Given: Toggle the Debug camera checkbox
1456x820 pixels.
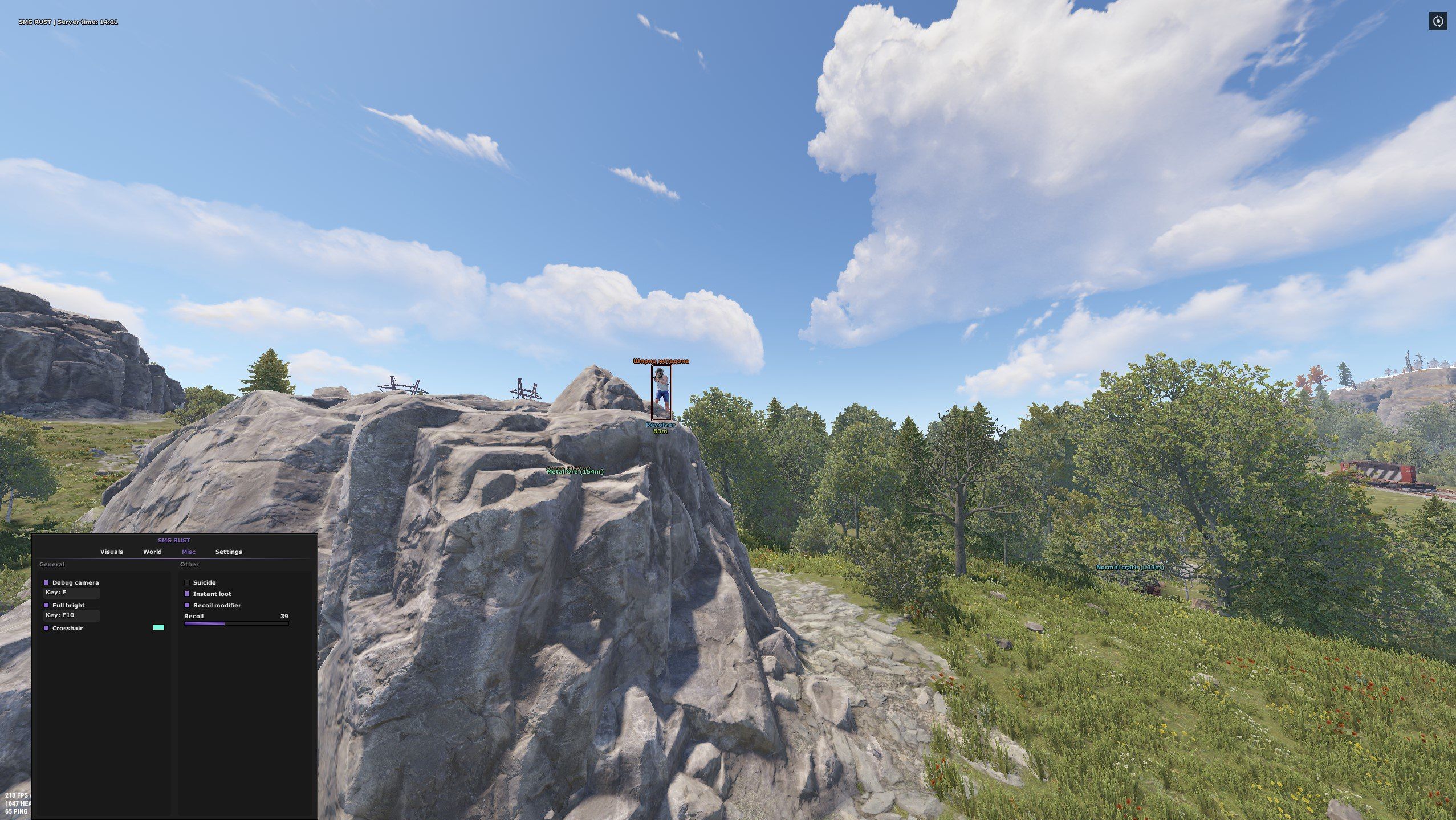Looking at the screenshot, I should coord(46,582).
